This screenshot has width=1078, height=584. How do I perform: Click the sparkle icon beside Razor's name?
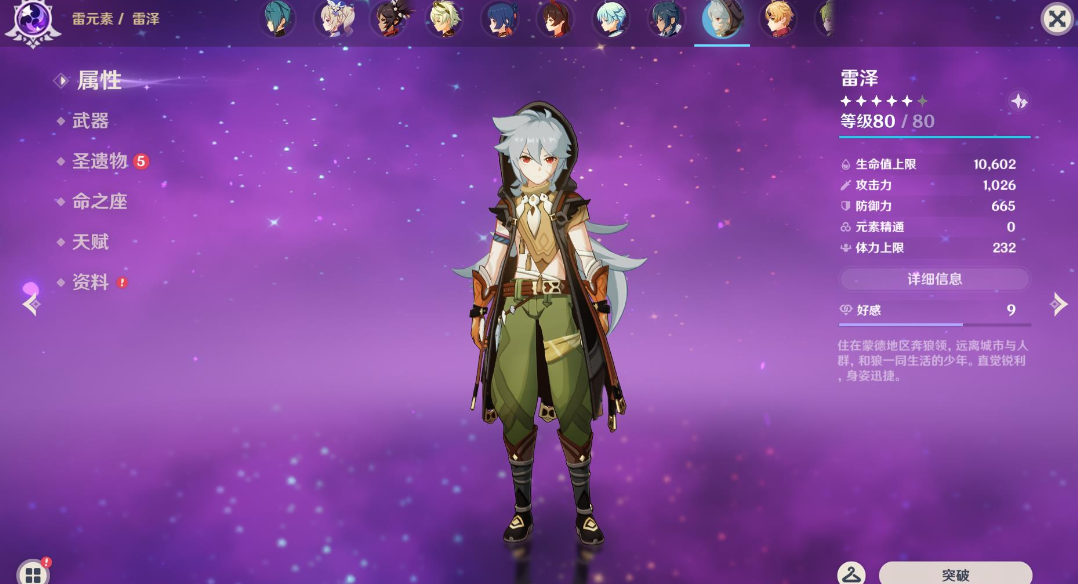[x=1018, y=101]
